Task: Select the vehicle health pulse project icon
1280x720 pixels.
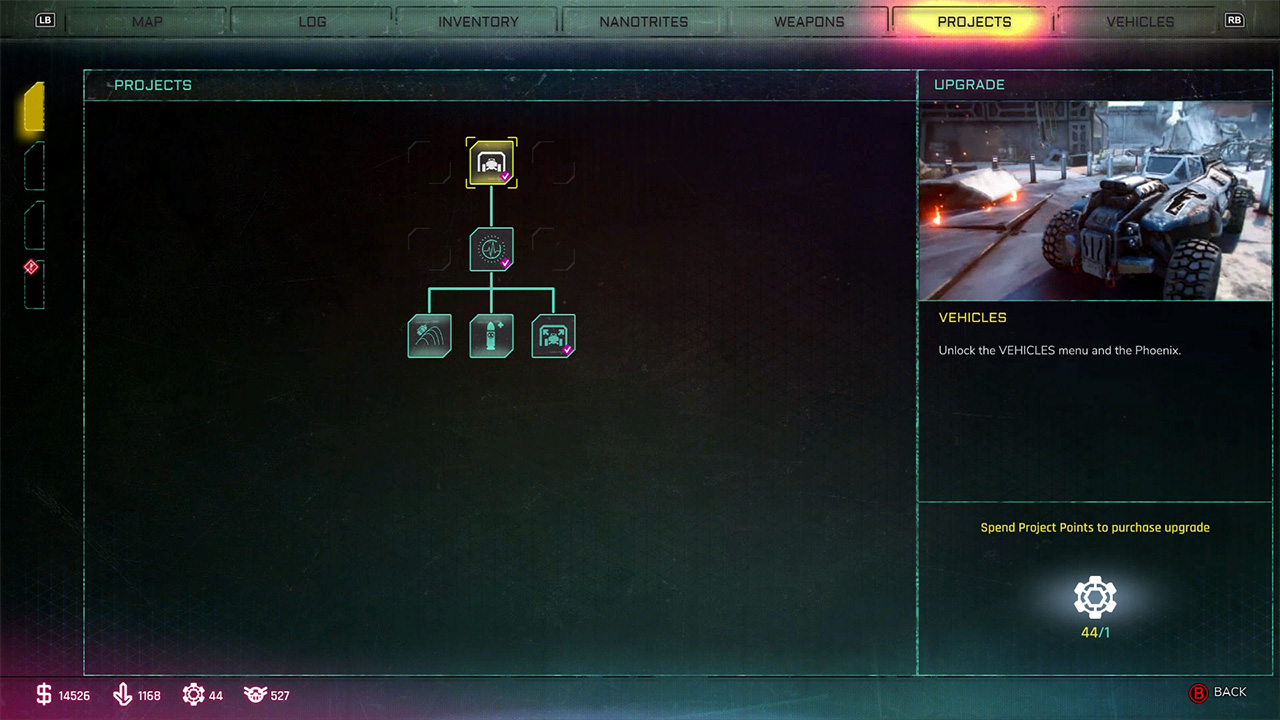Action: [x=491, y=249]
